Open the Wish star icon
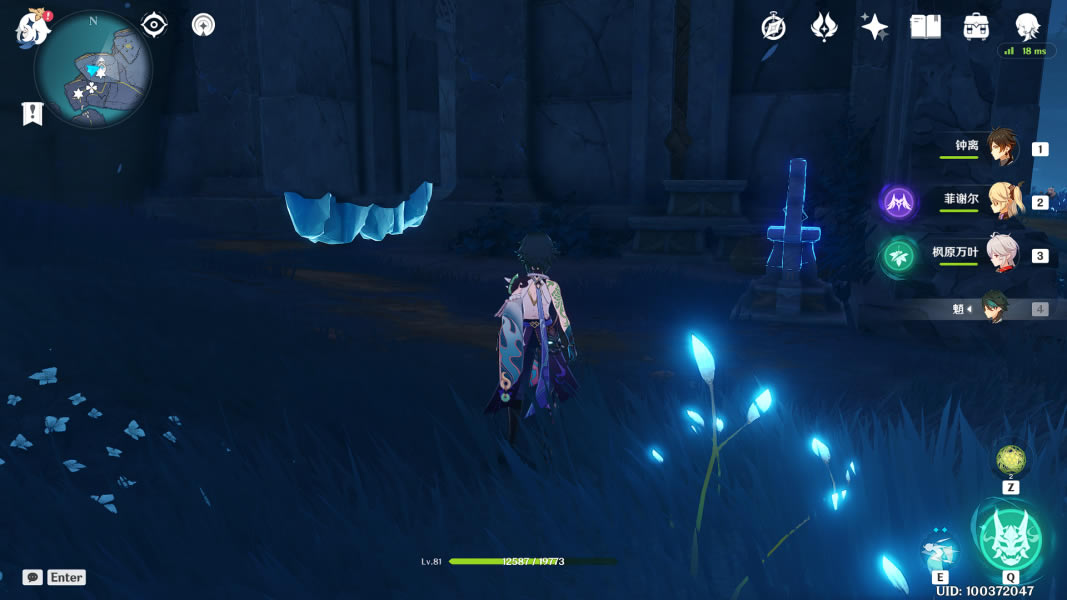 coord(875,27)
